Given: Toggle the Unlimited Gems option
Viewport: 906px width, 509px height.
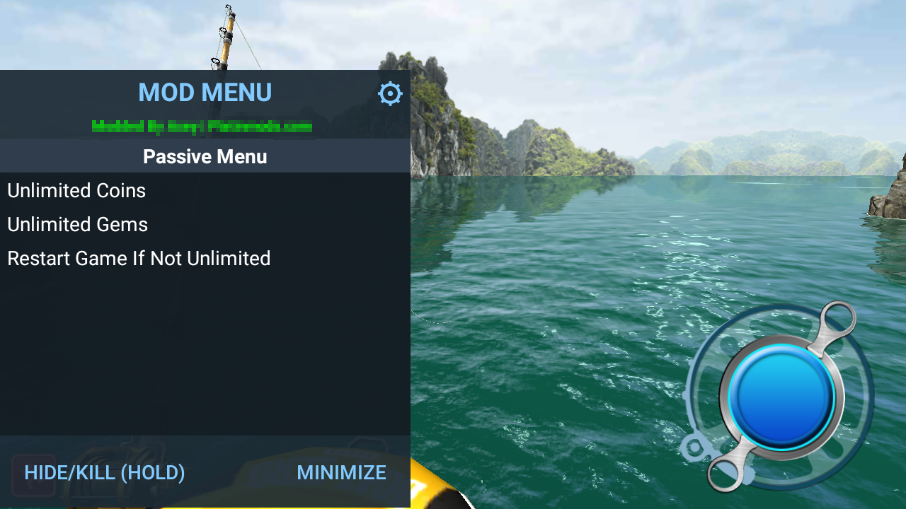Looking at the screenshot, I should tap(78, 225).
